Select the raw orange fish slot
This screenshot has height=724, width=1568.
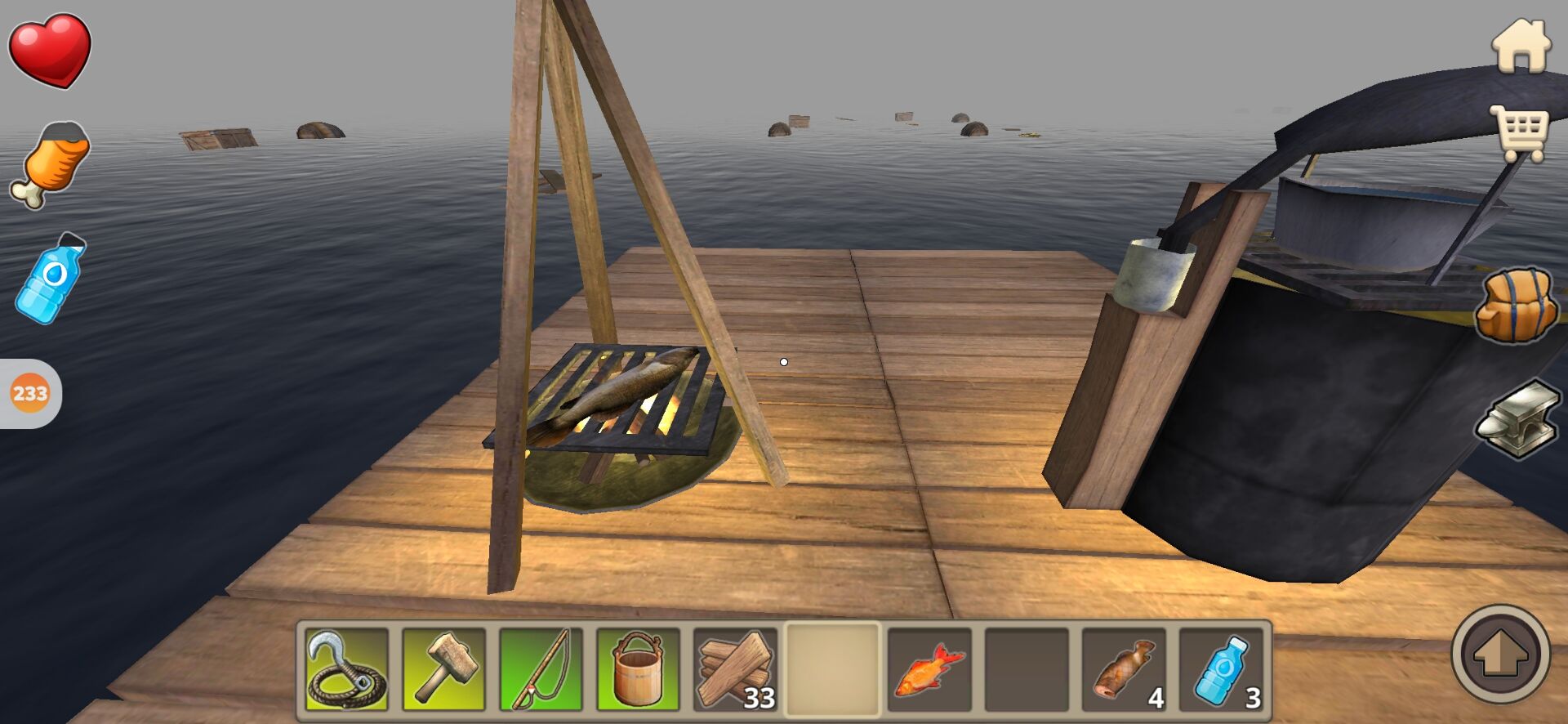929,669
